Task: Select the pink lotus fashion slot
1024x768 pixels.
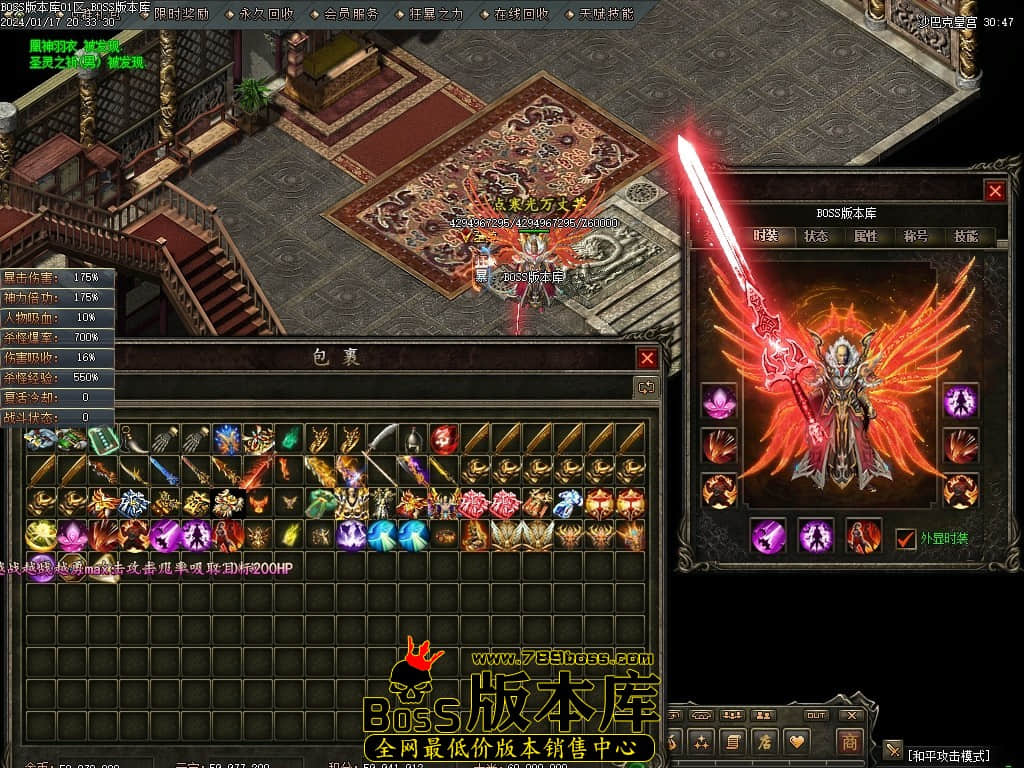Action: [719, 401]
